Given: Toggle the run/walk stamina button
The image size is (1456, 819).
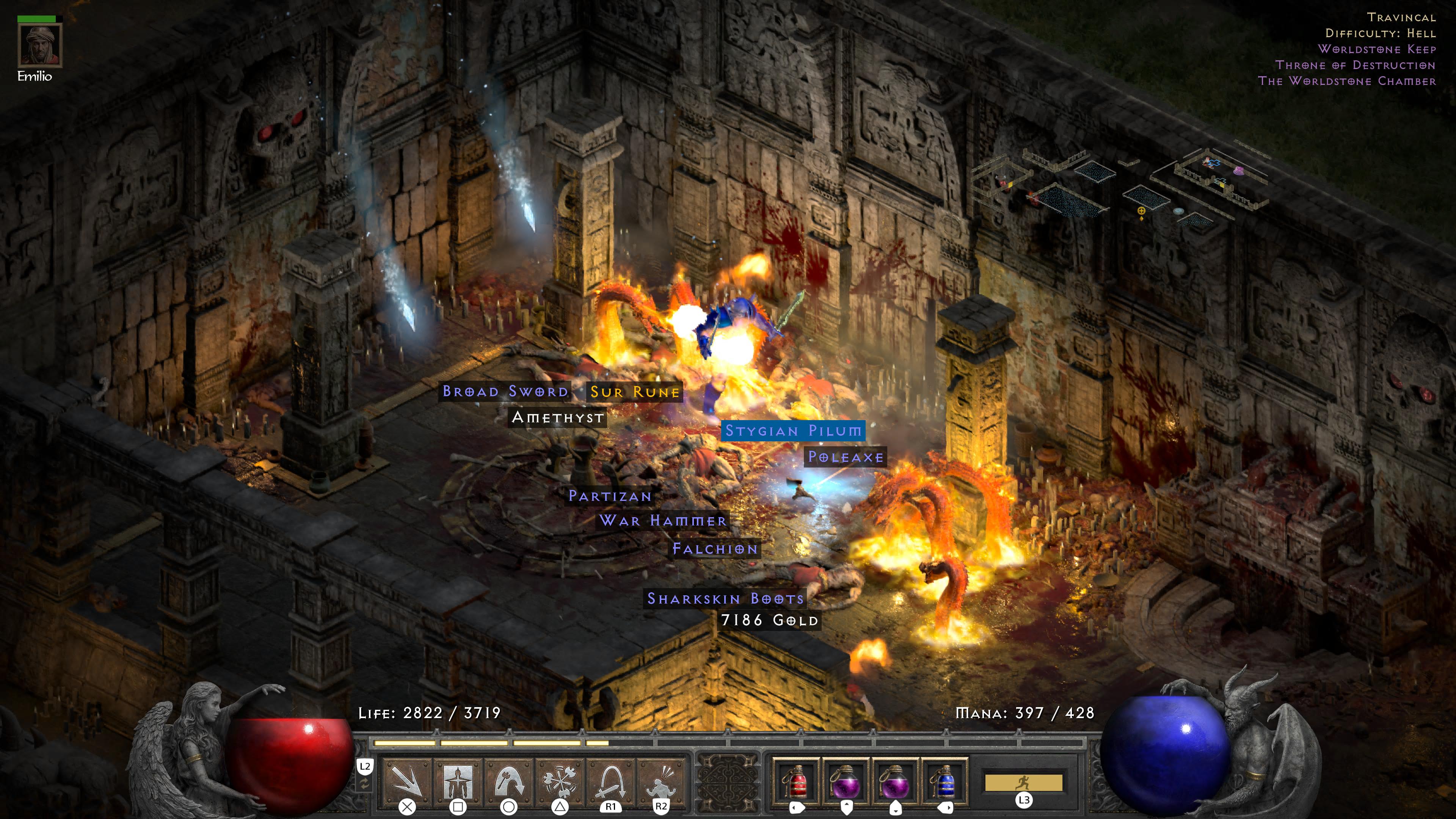Looking at the screenshot, I should [1024, 783].
